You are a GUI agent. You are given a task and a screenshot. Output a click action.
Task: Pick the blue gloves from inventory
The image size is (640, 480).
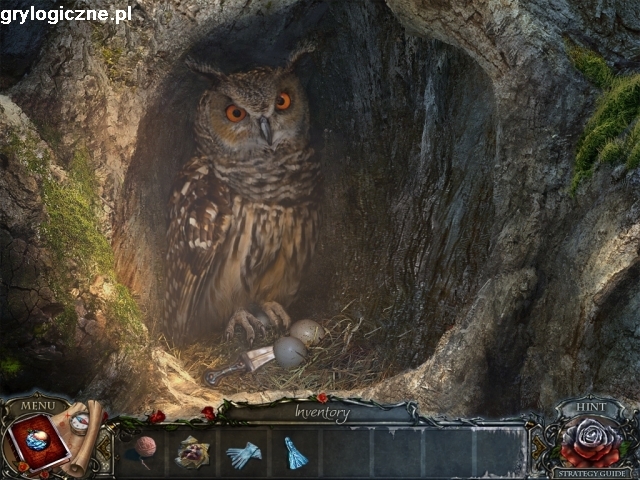coord(242,455)
